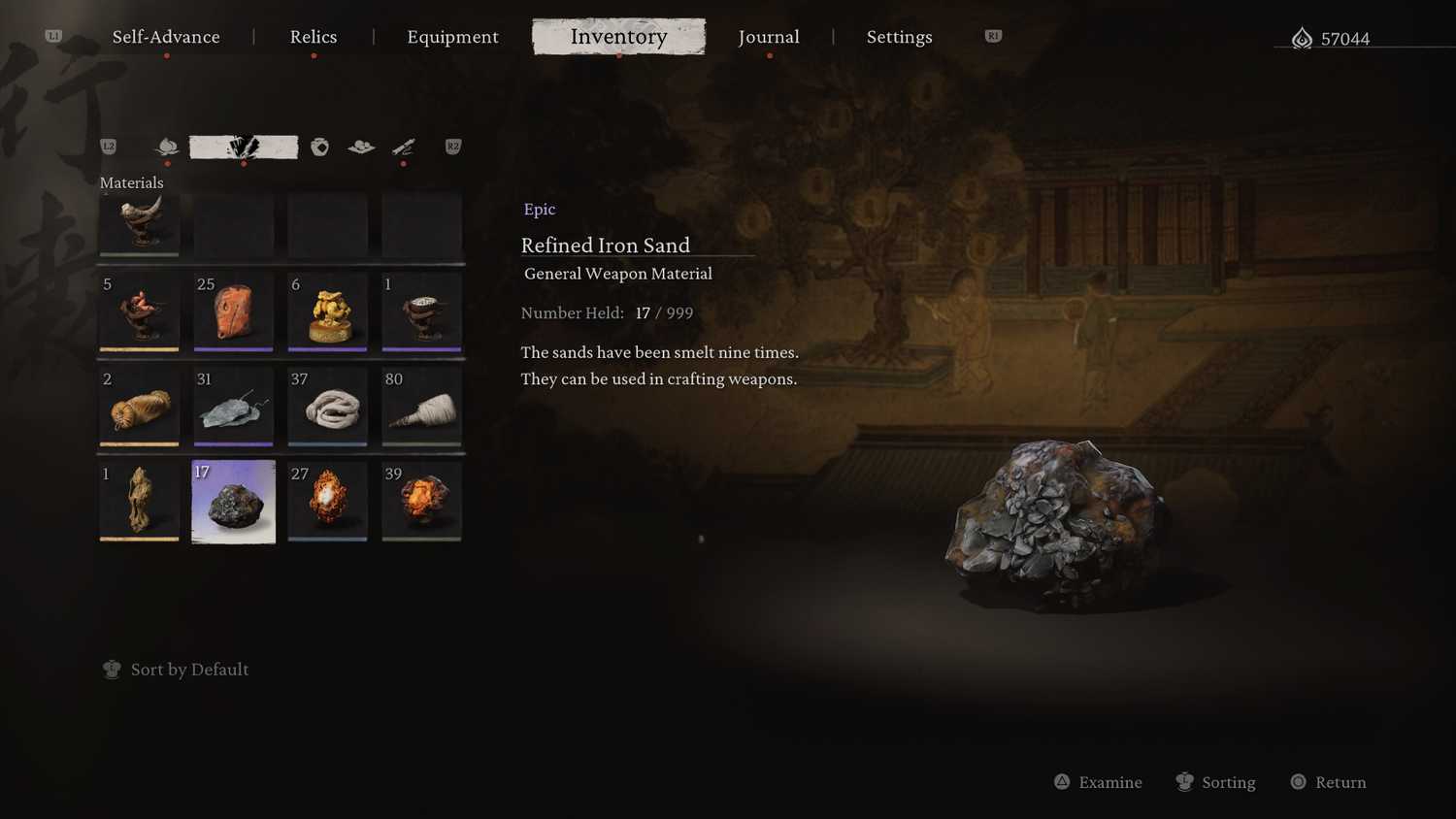Show the peach category of items

coord(168,147)
